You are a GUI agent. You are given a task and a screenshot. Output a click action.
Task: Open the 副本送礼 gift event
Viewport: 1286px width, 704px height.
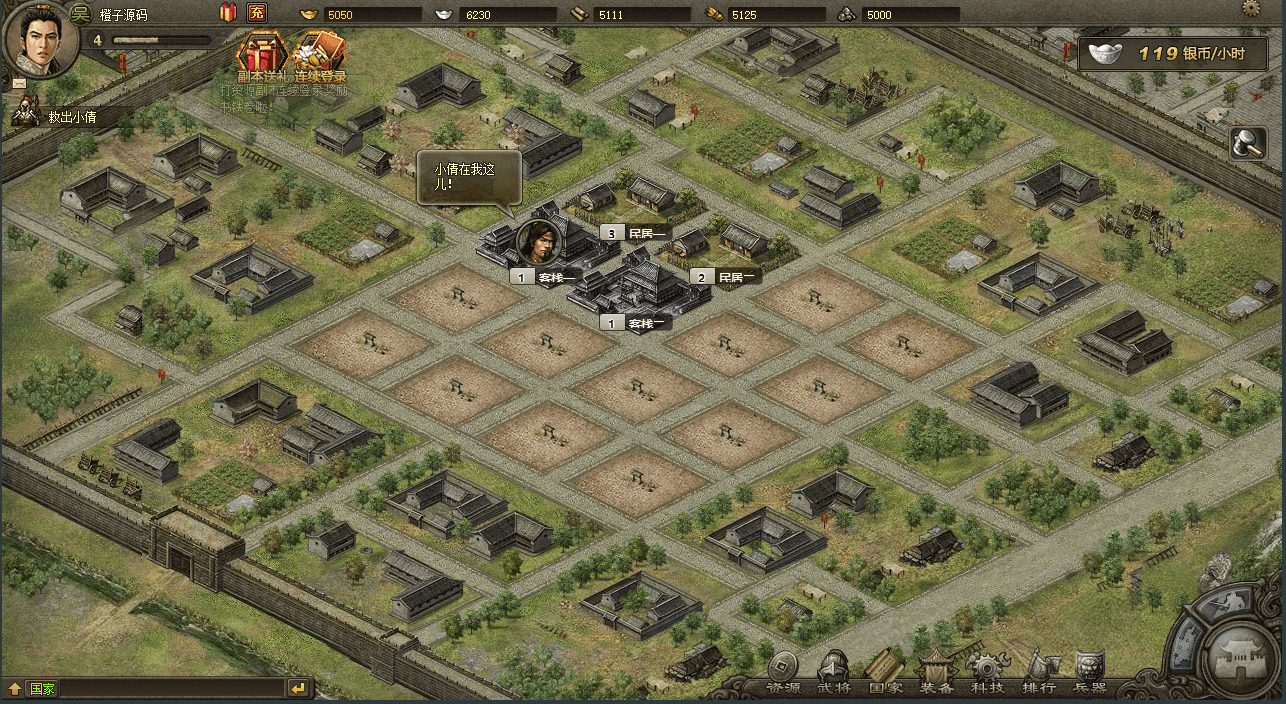point(263,55)
